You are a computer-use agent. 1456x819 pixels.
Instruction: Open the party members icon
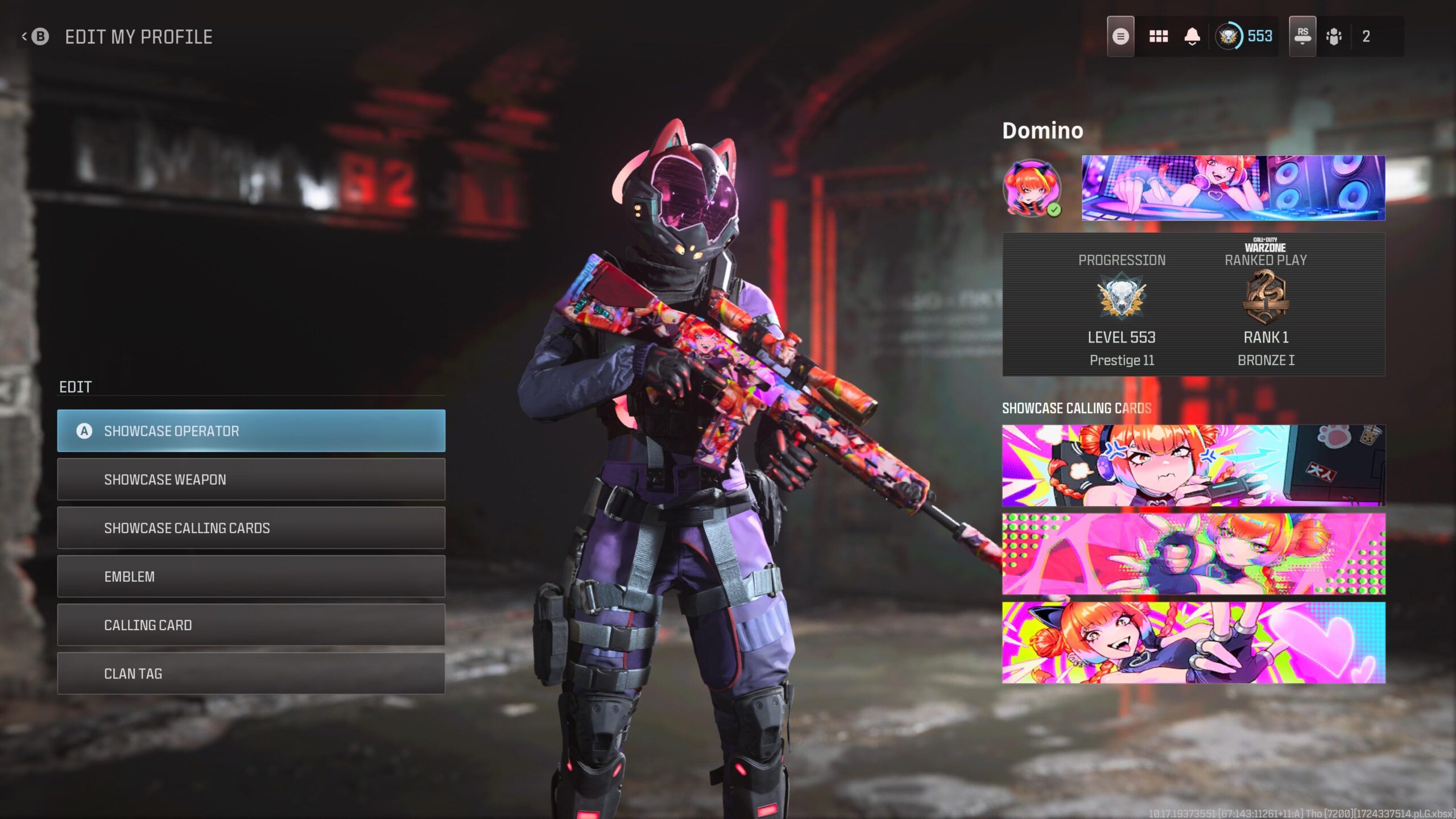coord(1334,37)
